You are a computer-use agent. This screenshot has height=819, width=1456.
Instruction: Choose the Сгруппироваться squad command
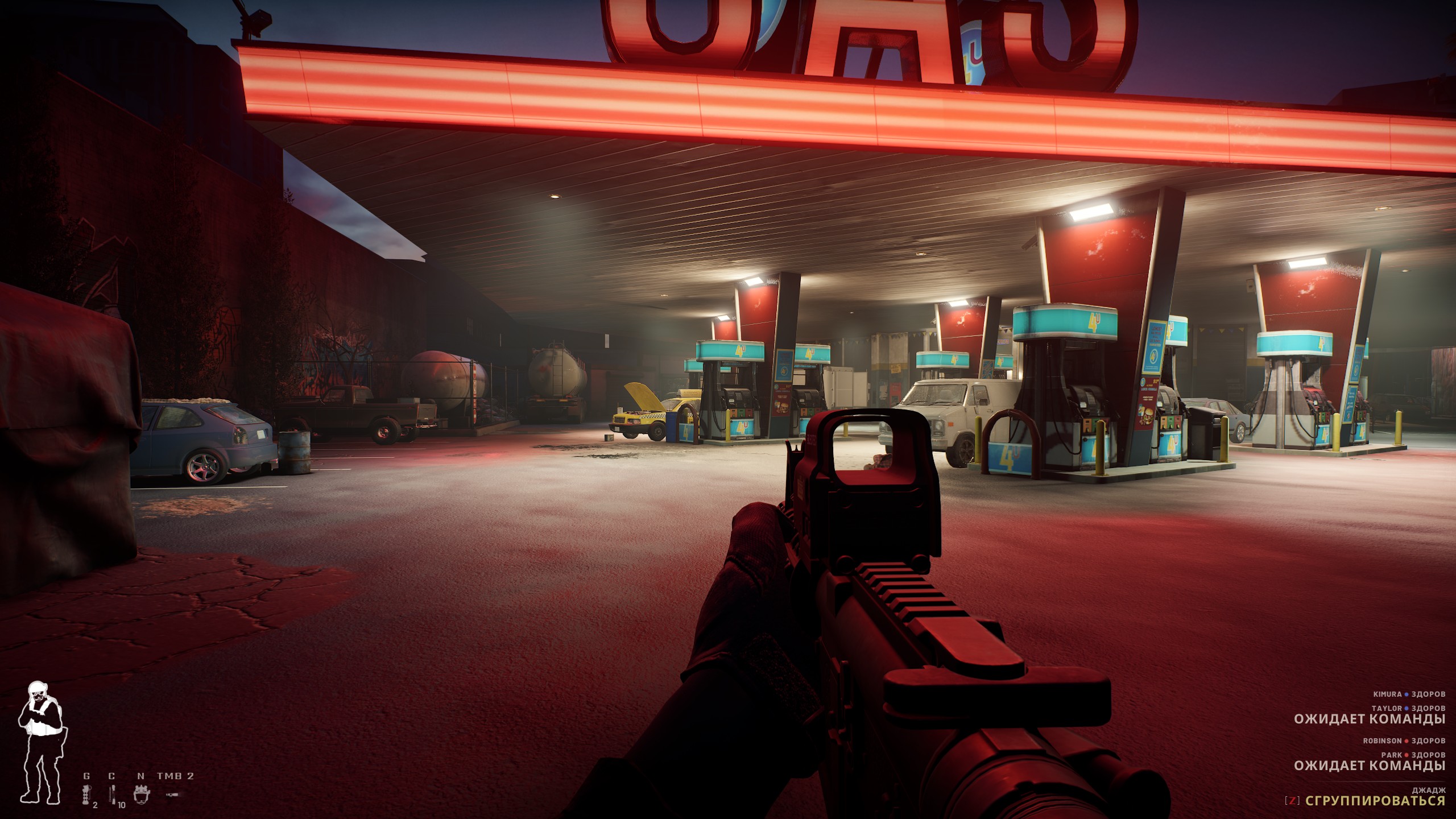pos(1375,801)
